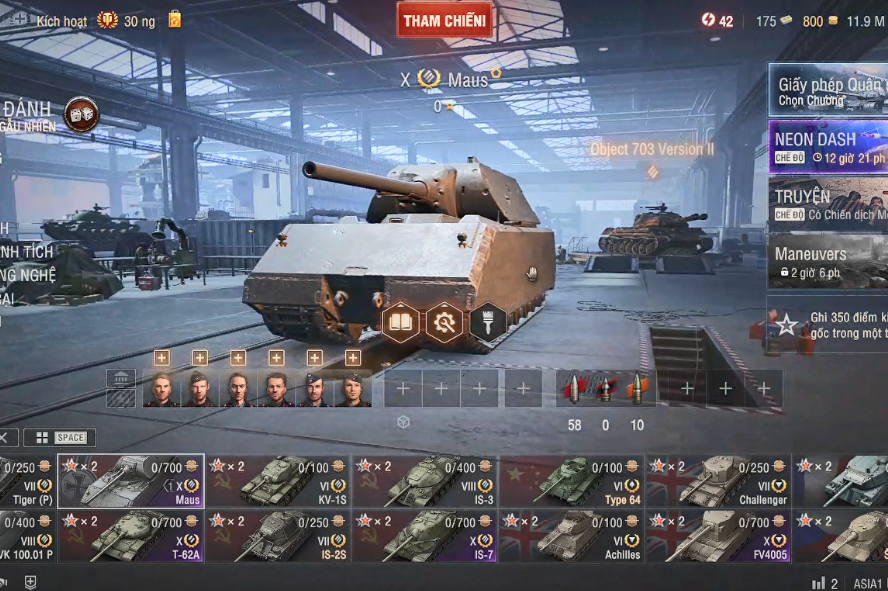Open the tank manual book icon

tap(400, 322)
